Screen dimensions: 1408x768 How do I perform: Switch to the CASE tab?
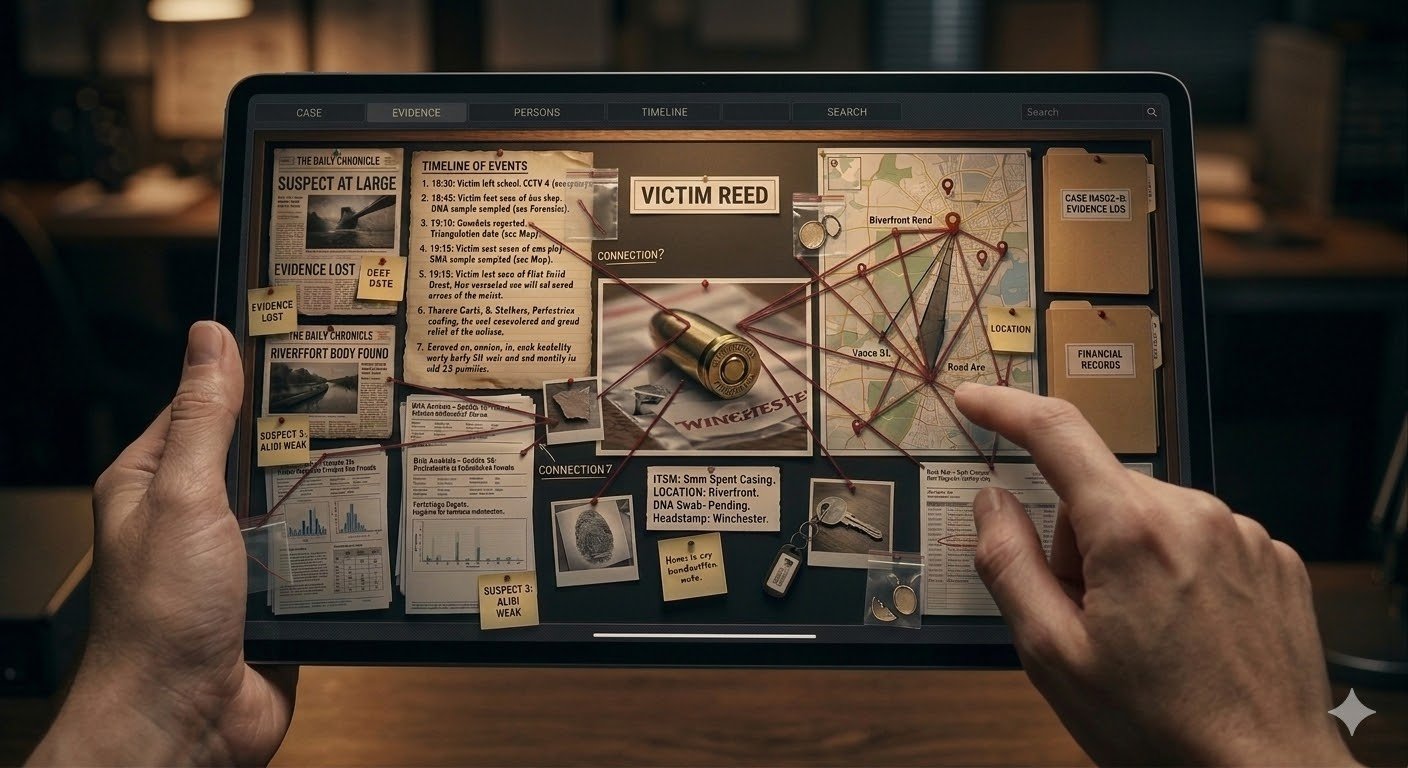[308, 112]
